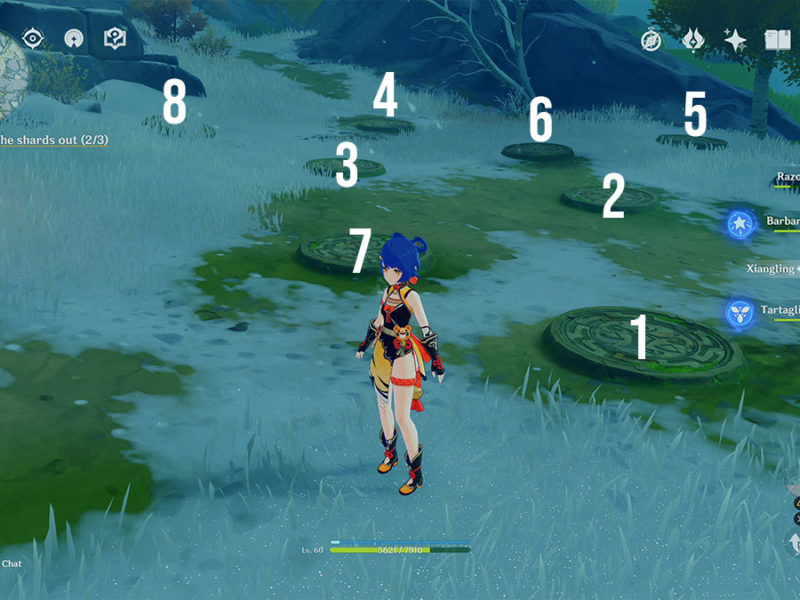Click the round target icon next to the eye

pyautogui.click(x=73, y=38)
